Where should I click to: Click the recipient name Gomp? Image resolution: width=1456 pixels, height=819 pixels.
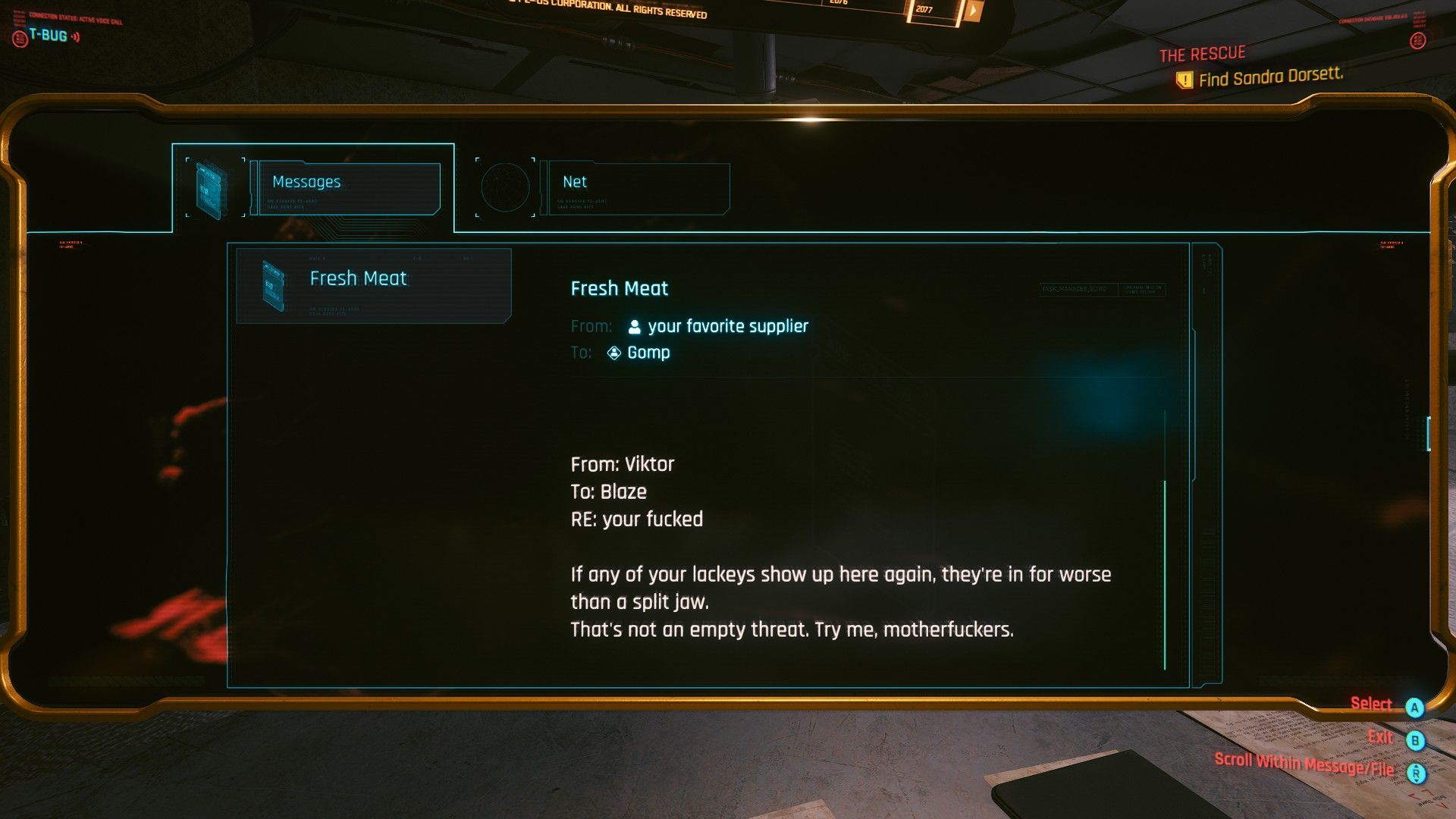(648, 353)
